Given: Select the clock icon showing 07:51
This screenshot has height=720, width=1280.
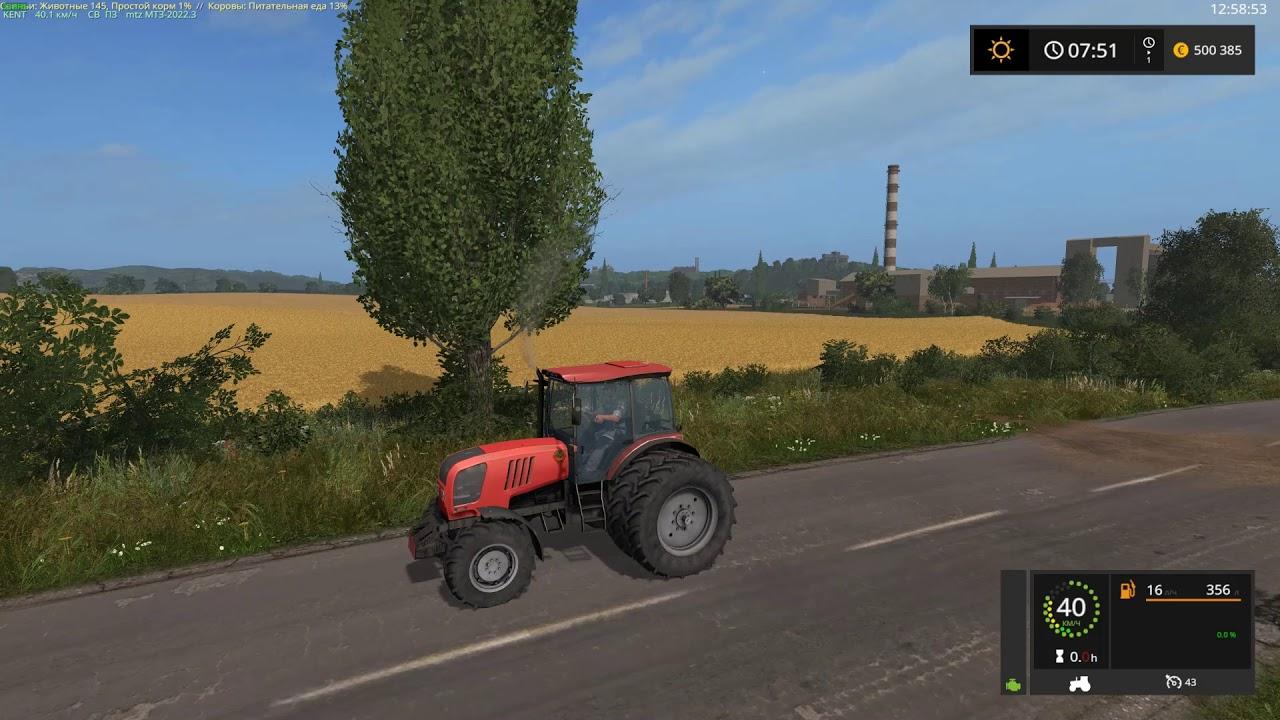Looking at the screenshot, I should click(1055, 49).
